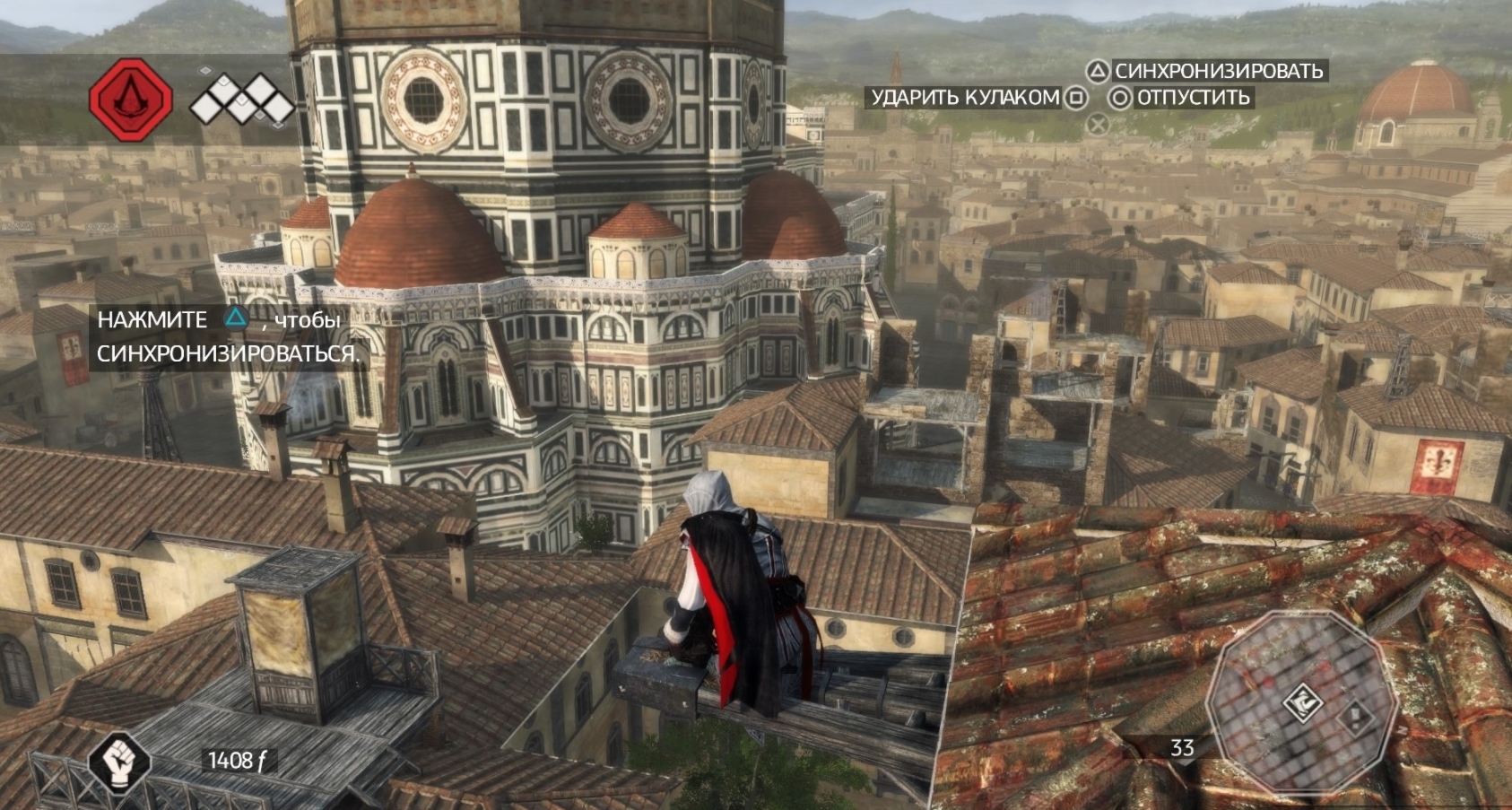Open the octagonal minimap
Screen dimensions: 1512x810
[x=1301, y=702]
